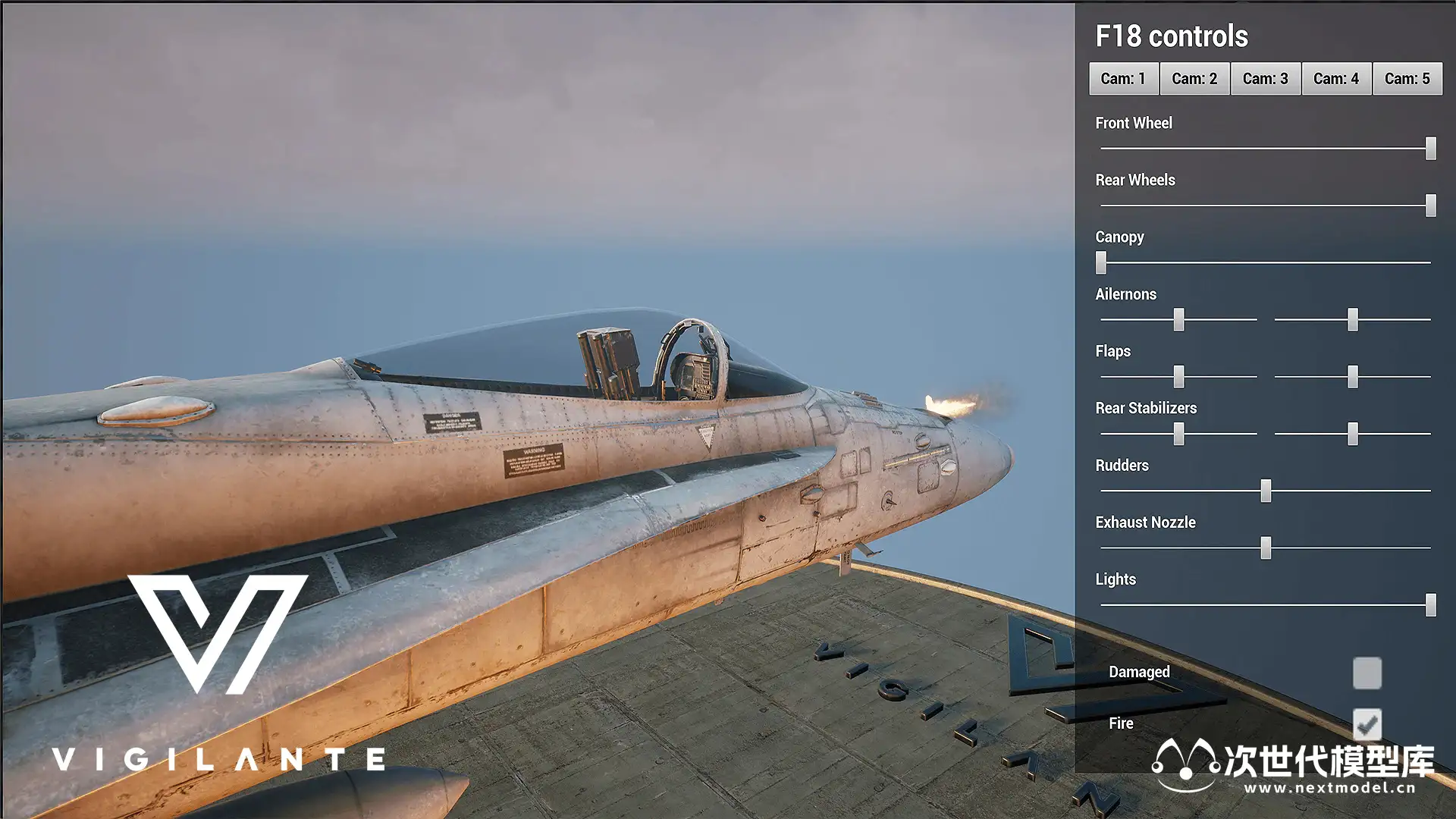Switch to camera view Cam: 1

(x=1123, y=79)
